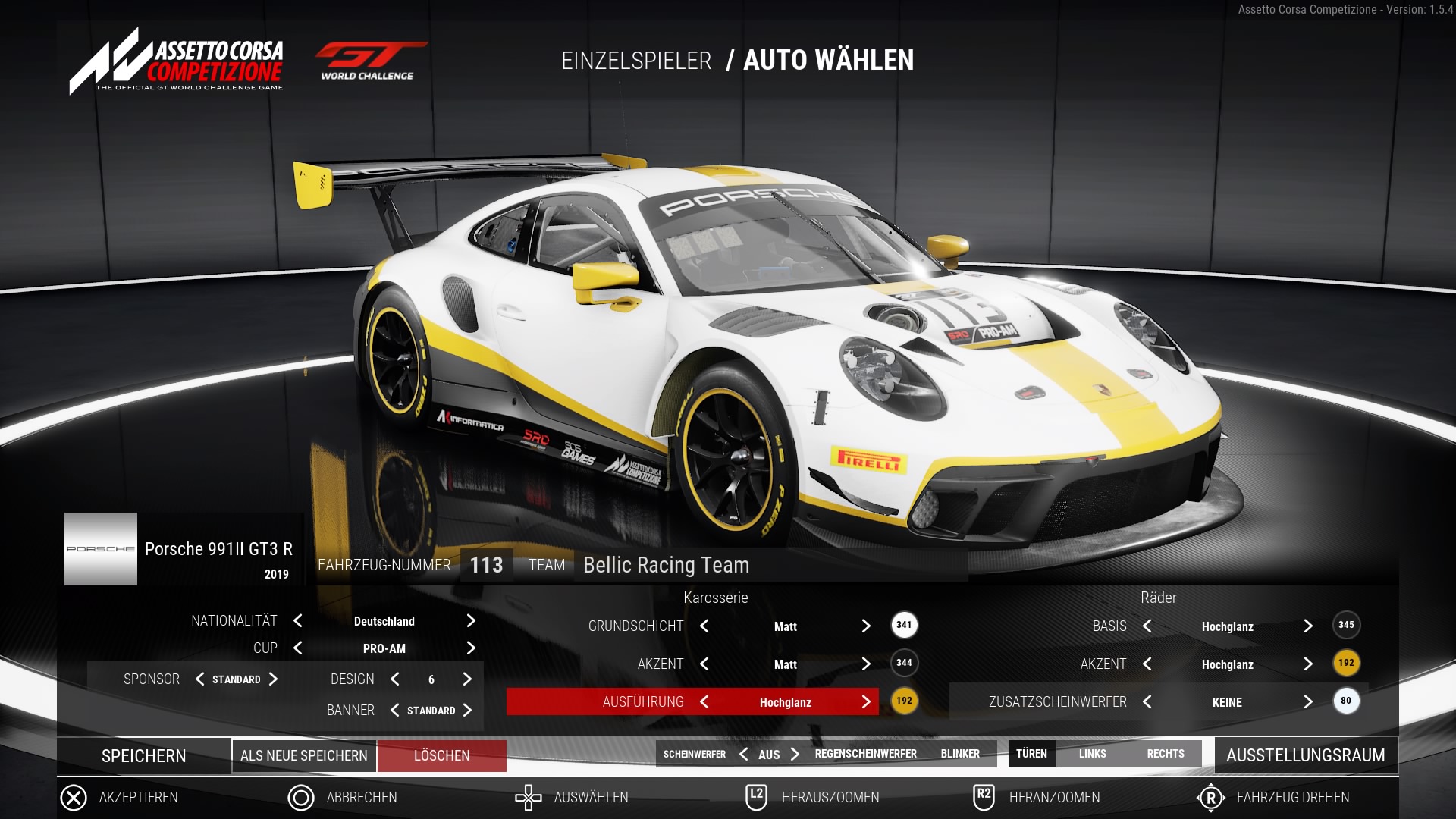
Task: Save the livery with SPEICHERN
Action: [144, 756]
